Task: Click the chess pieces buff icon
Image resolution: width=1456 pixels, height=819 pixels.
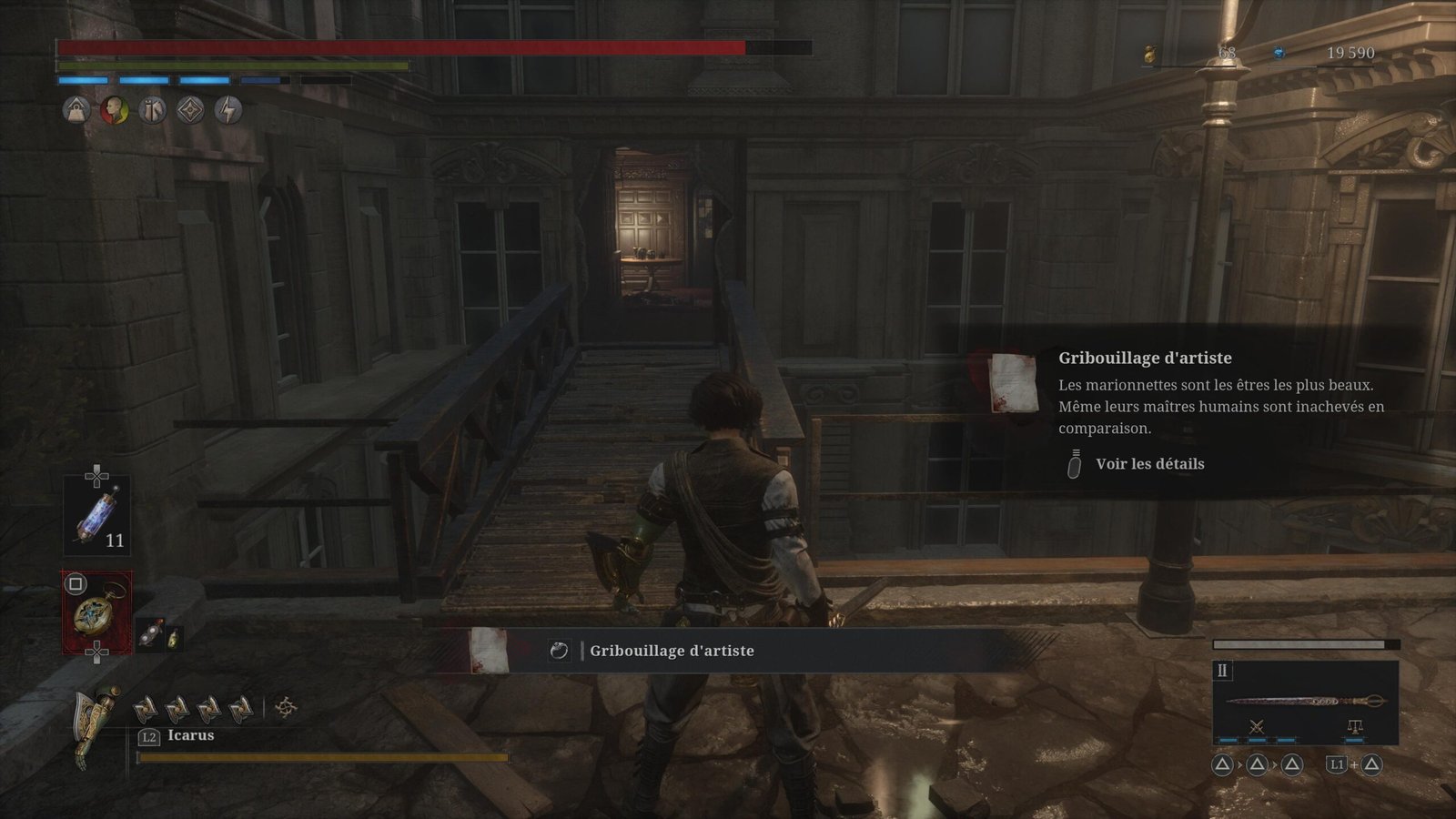Action: 152,111
